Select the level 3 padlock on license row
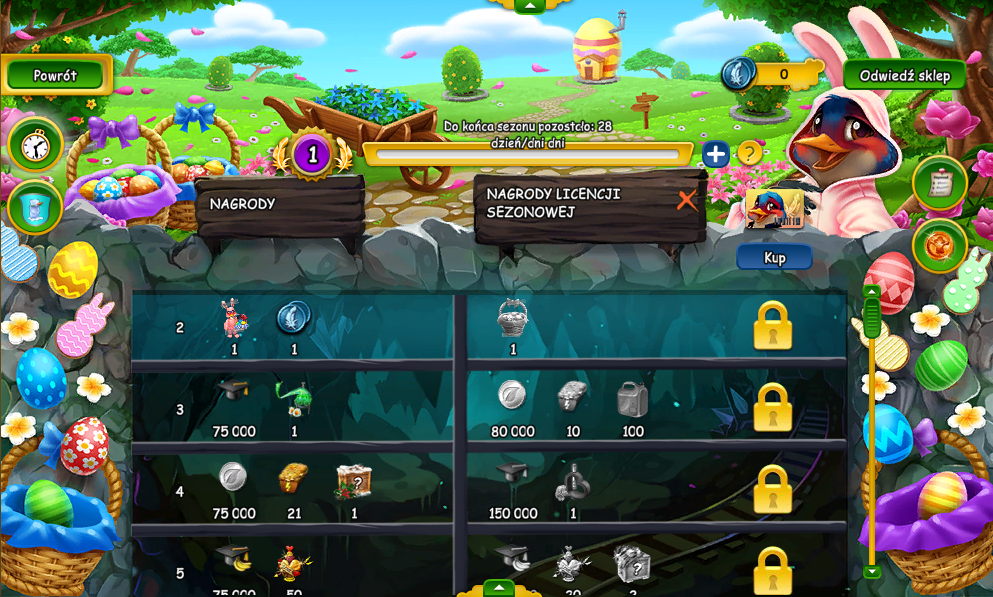Viewport: 993px width, 597px height. coord(772,408)
